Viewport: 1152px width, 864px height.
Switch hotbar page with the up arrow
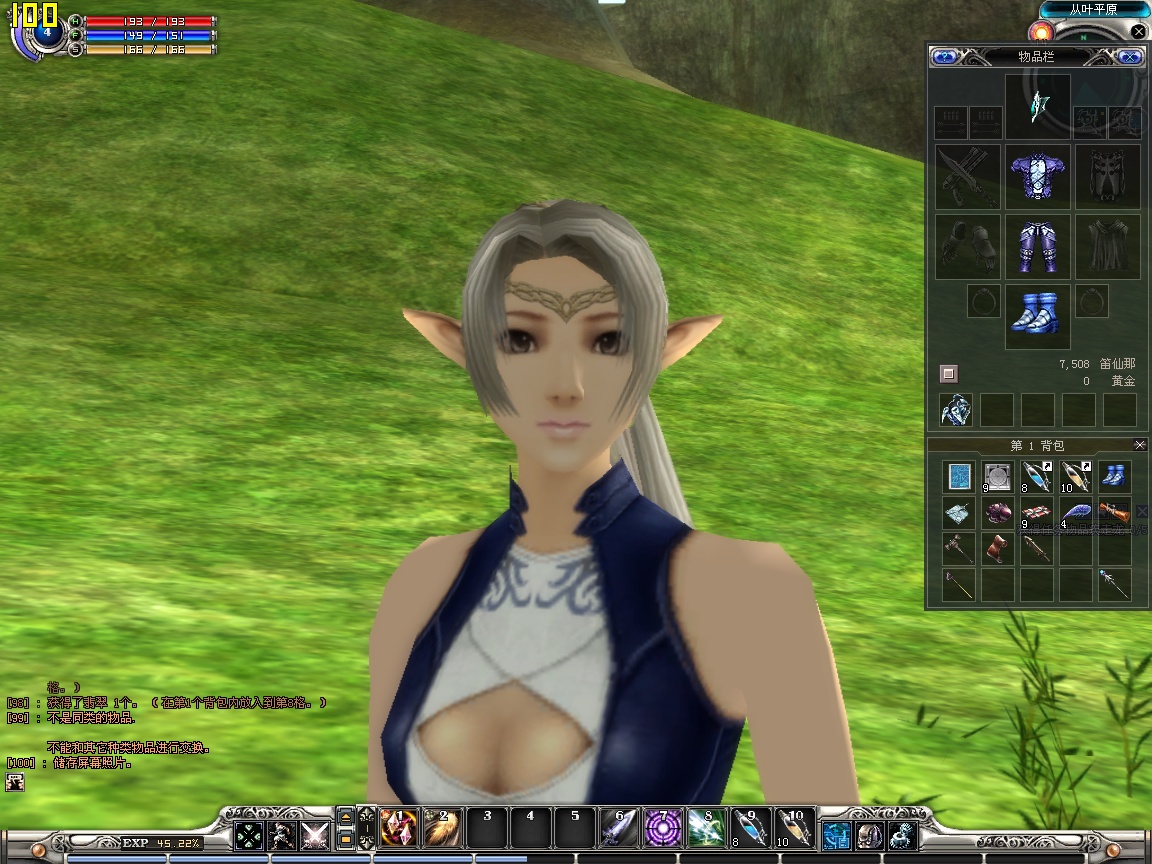(346, 817)
